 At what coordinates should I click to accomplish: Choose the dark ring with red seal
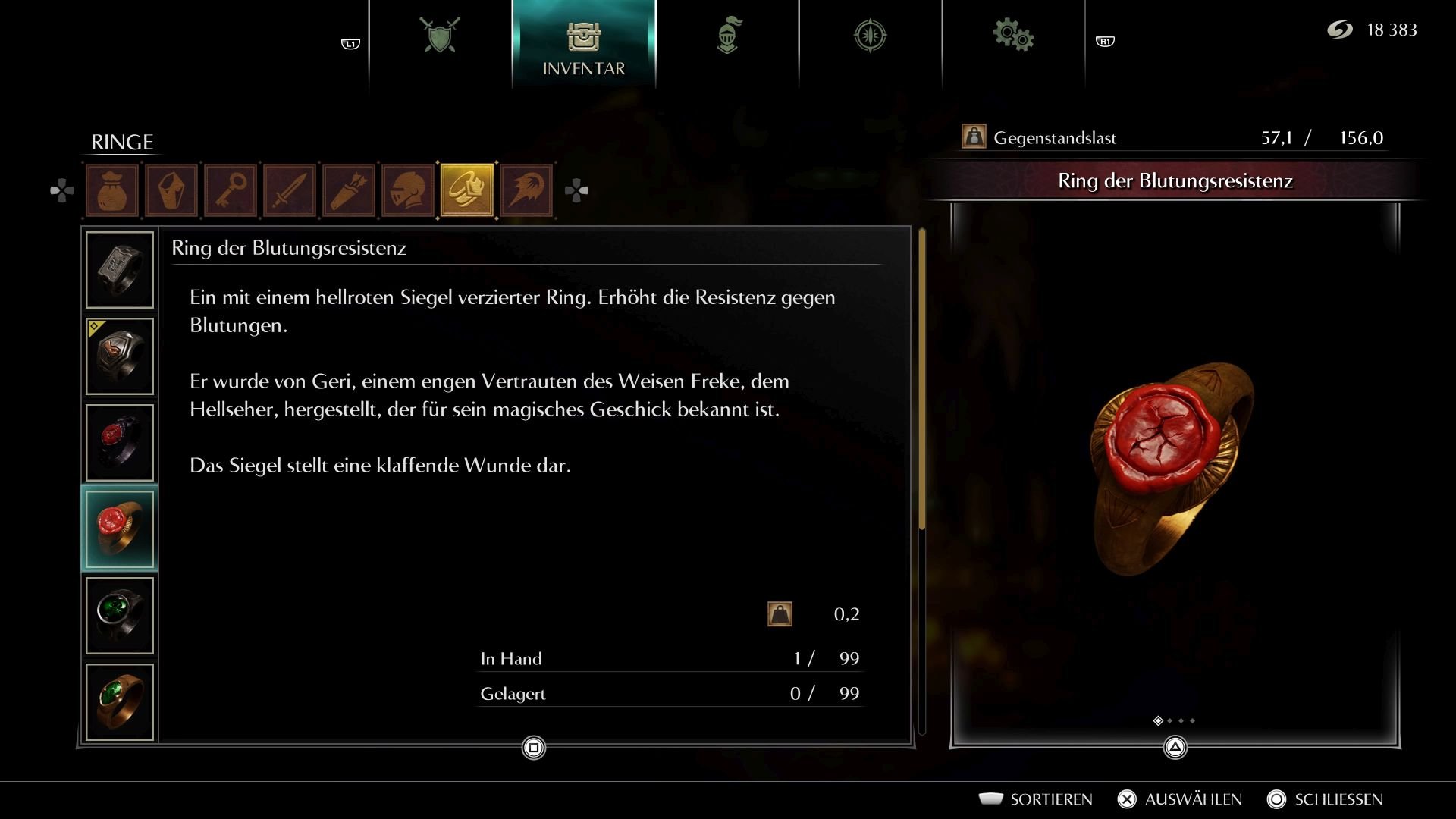120,443
